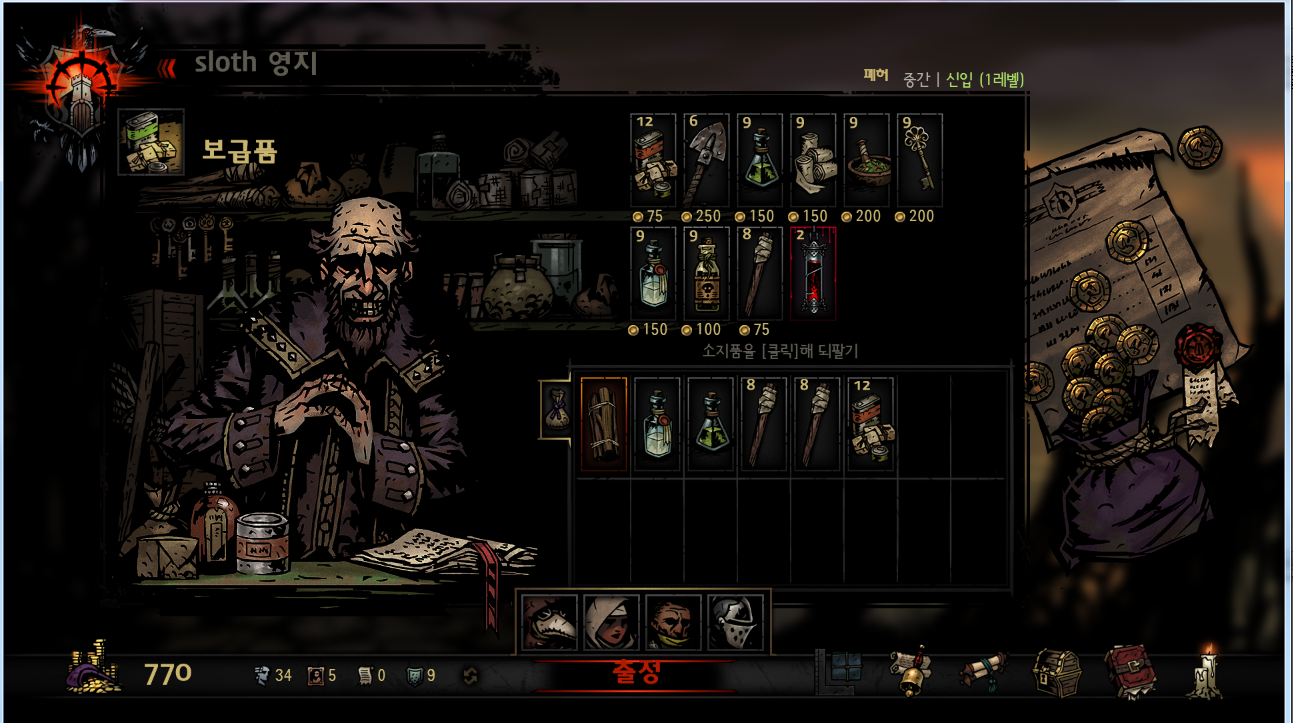Viewport: 1293px width, 723px height.
Task: Sell back the firewood in inventory
Action: 604,424
